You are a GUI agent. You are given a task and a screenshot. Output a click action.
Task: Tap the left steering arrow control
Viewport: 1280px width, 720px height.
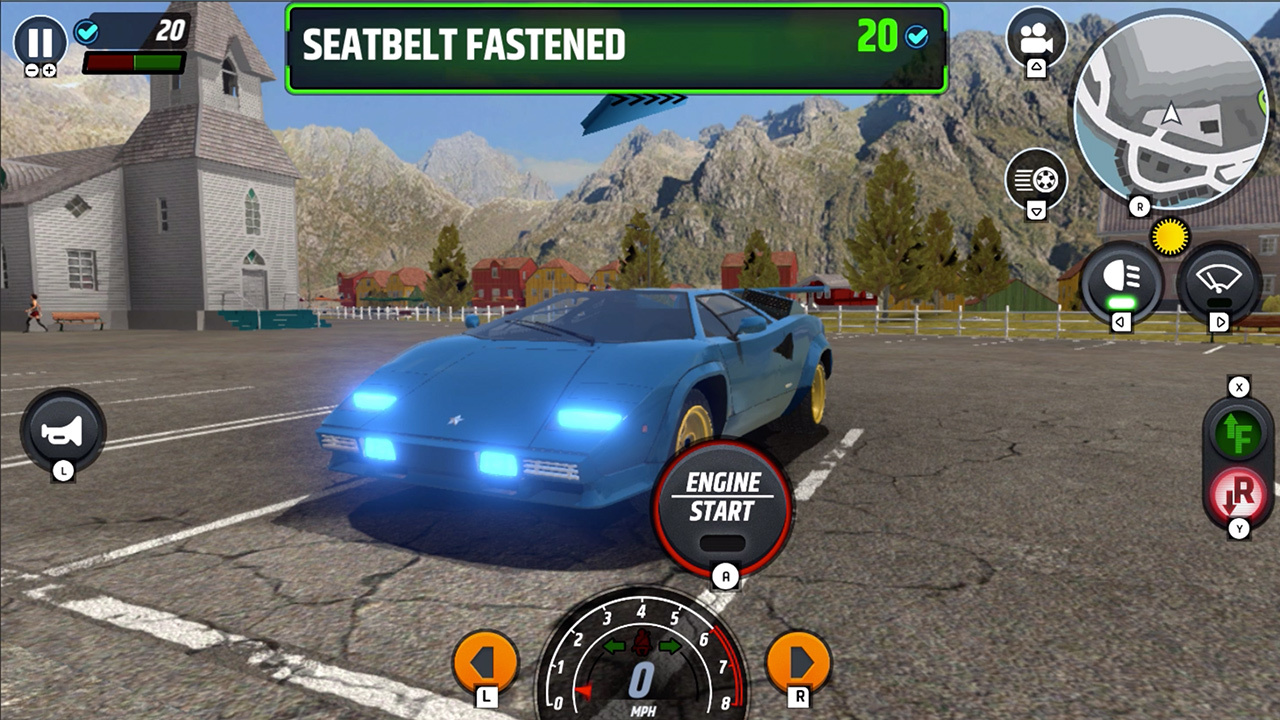coord(487,660)
